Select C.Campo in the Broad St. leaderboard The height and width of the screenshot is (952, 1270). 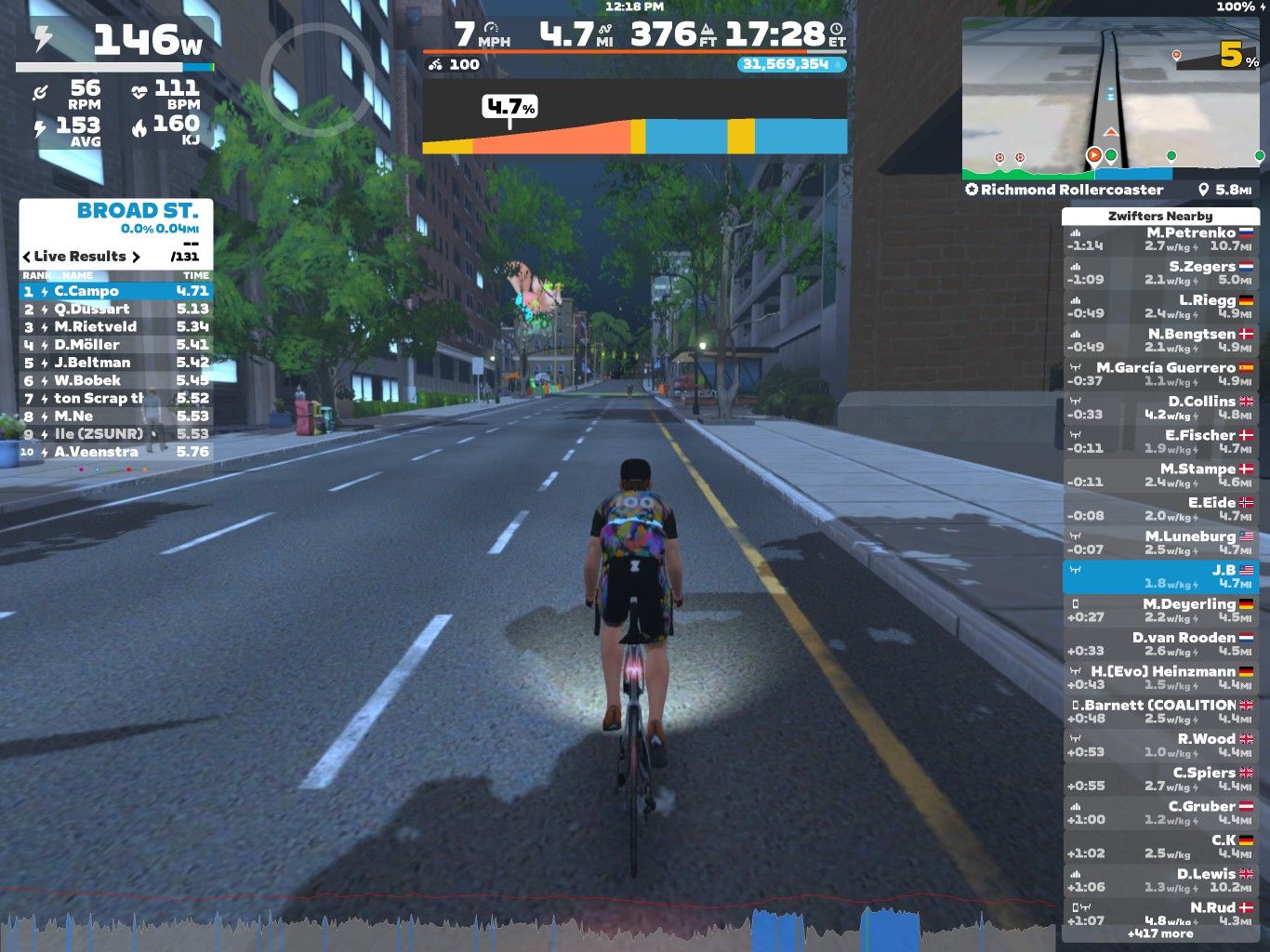pos(116,291)
